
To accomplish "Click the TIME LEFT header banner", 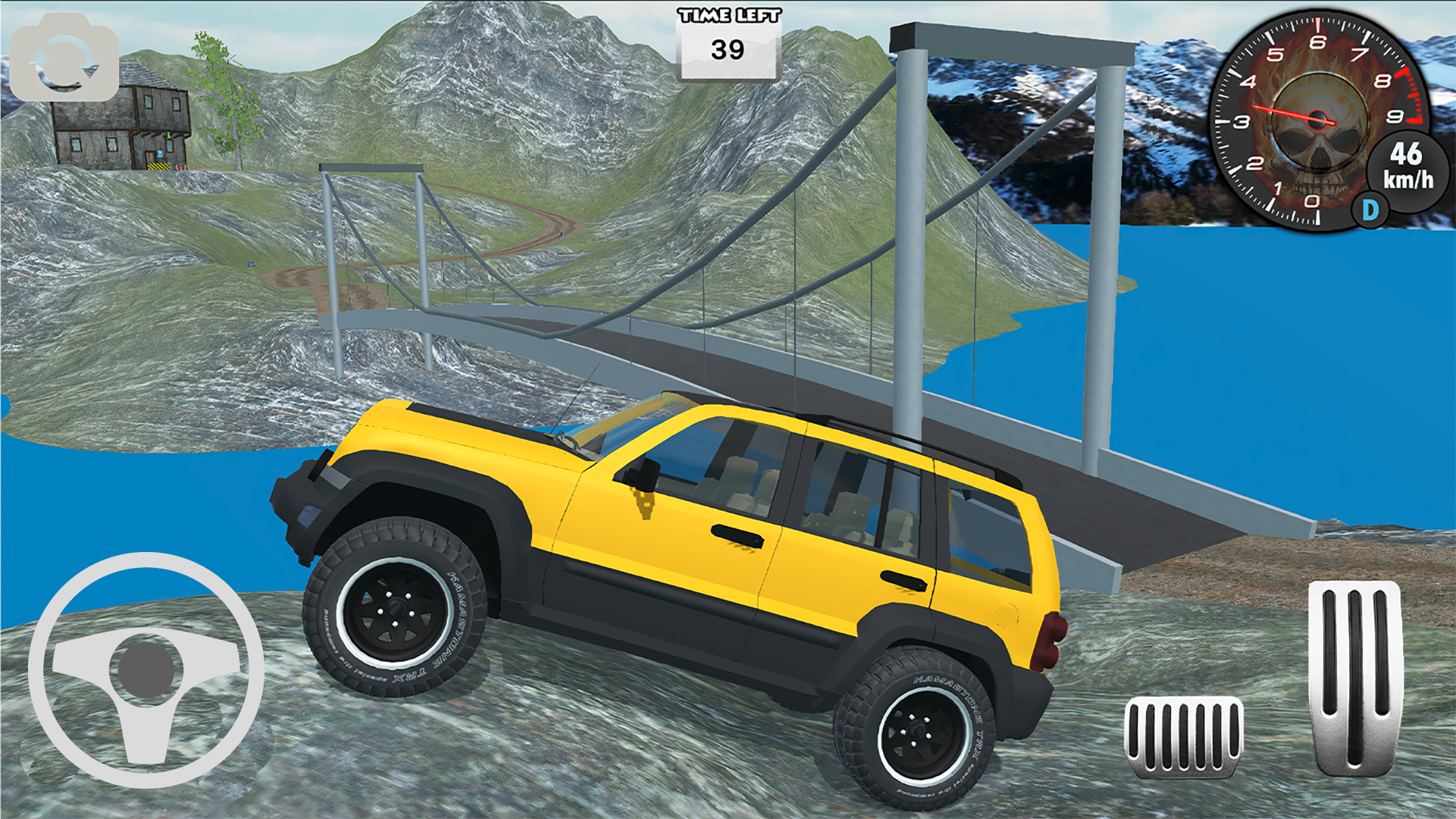I will click(x=728, y=15).
